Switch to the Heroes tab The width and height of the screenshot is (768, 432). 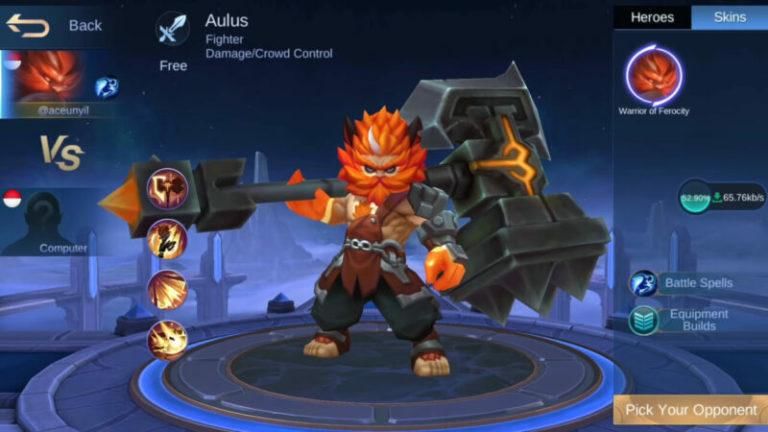[x=651, y=17]
